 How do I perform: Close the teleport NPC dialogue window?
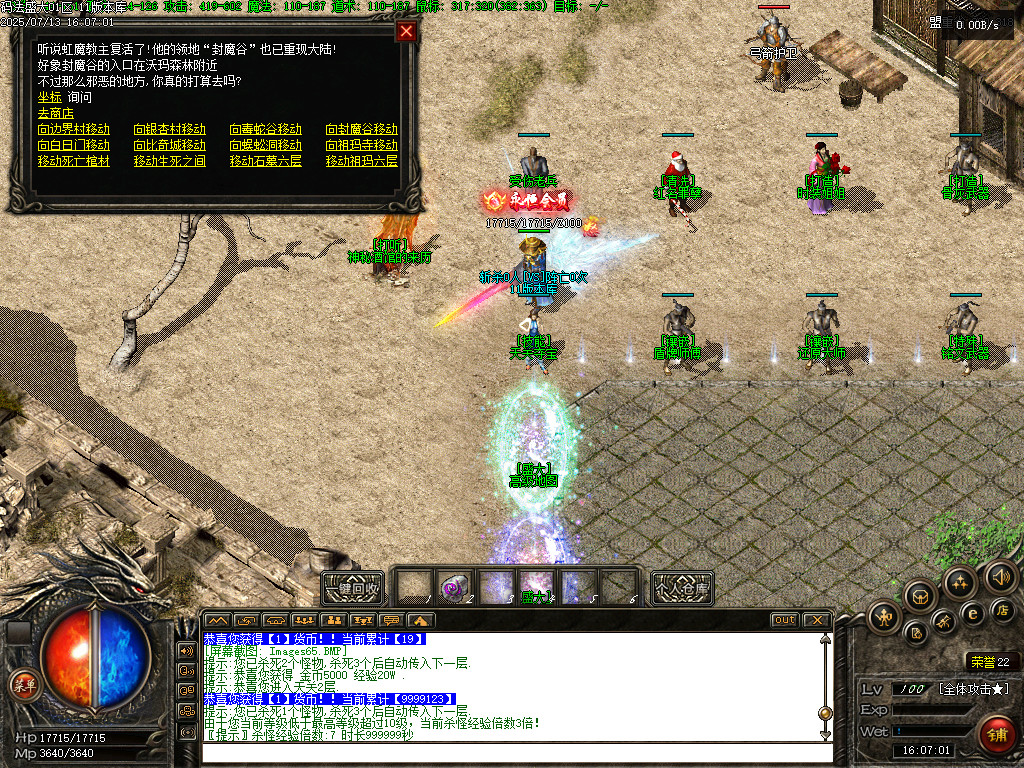coord(406,31)
